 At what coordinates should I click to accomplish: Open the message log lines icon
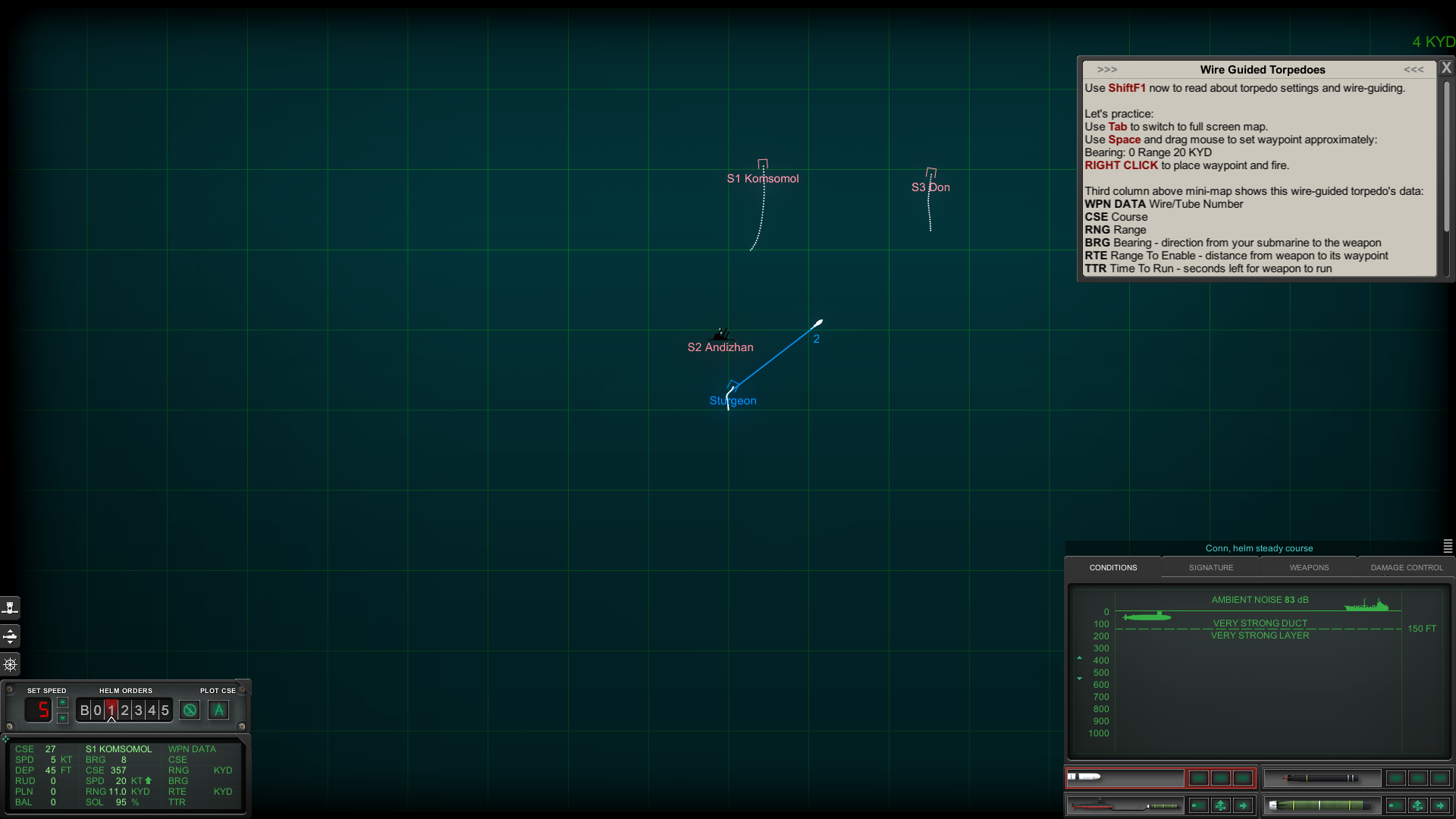click(x=1448, y=546)
